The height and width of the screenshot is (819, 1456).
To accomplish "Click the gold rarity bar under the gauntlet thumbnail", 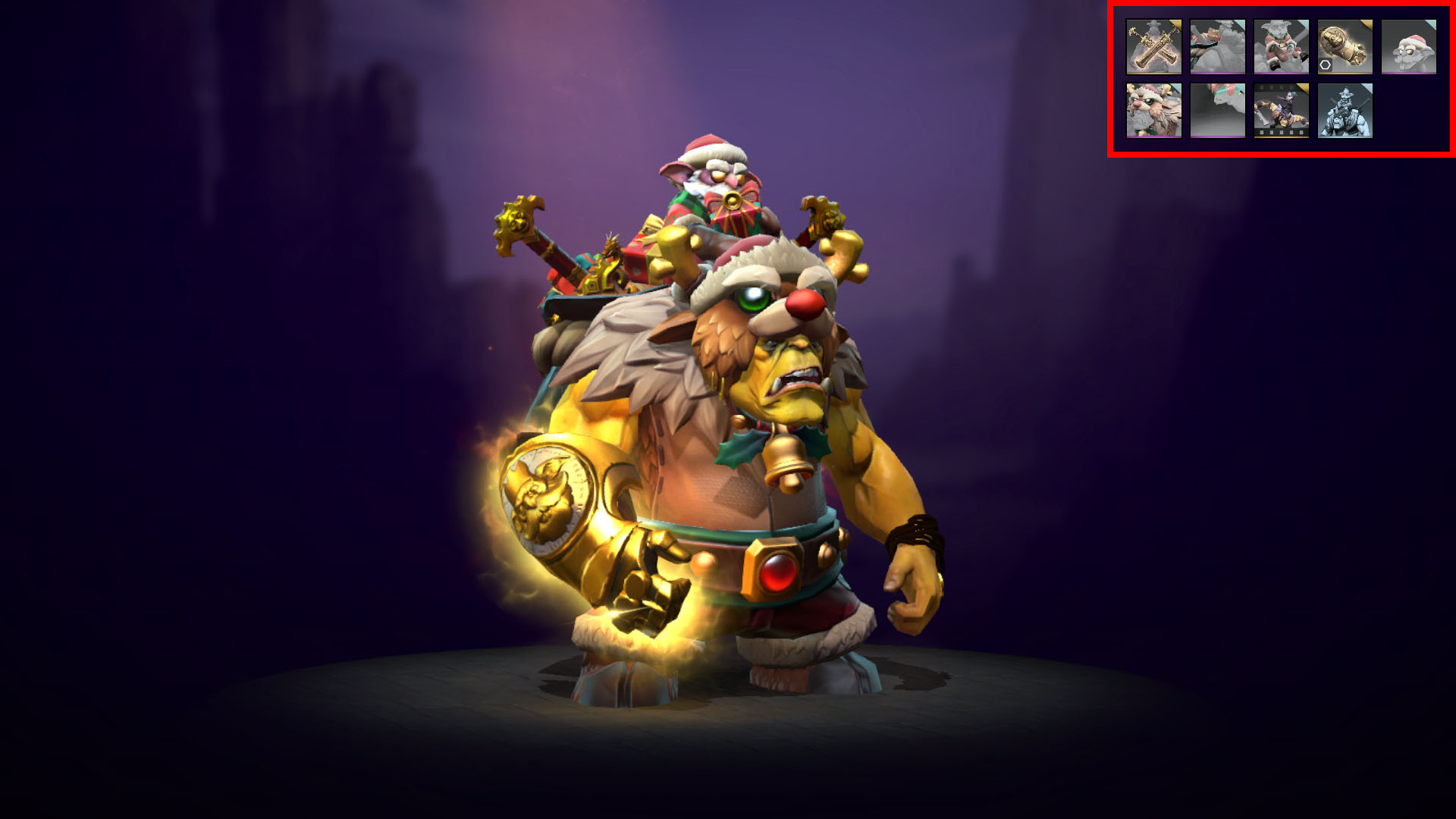I will click(x=1345, y=73).
